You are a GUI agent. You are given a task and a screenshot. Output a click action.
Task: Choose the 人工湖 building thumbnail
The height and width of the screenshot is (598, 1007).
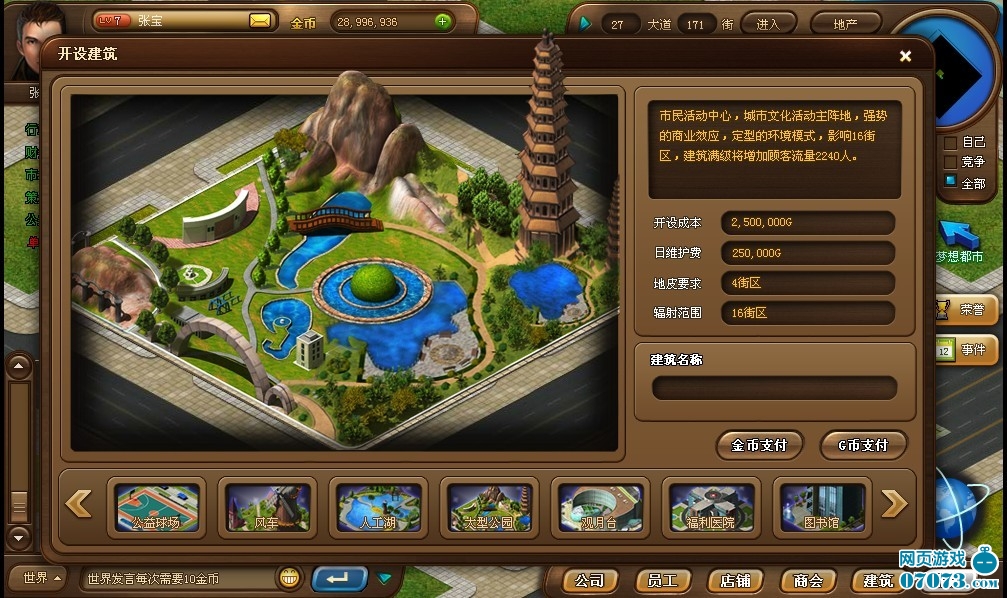pos(378,507)
